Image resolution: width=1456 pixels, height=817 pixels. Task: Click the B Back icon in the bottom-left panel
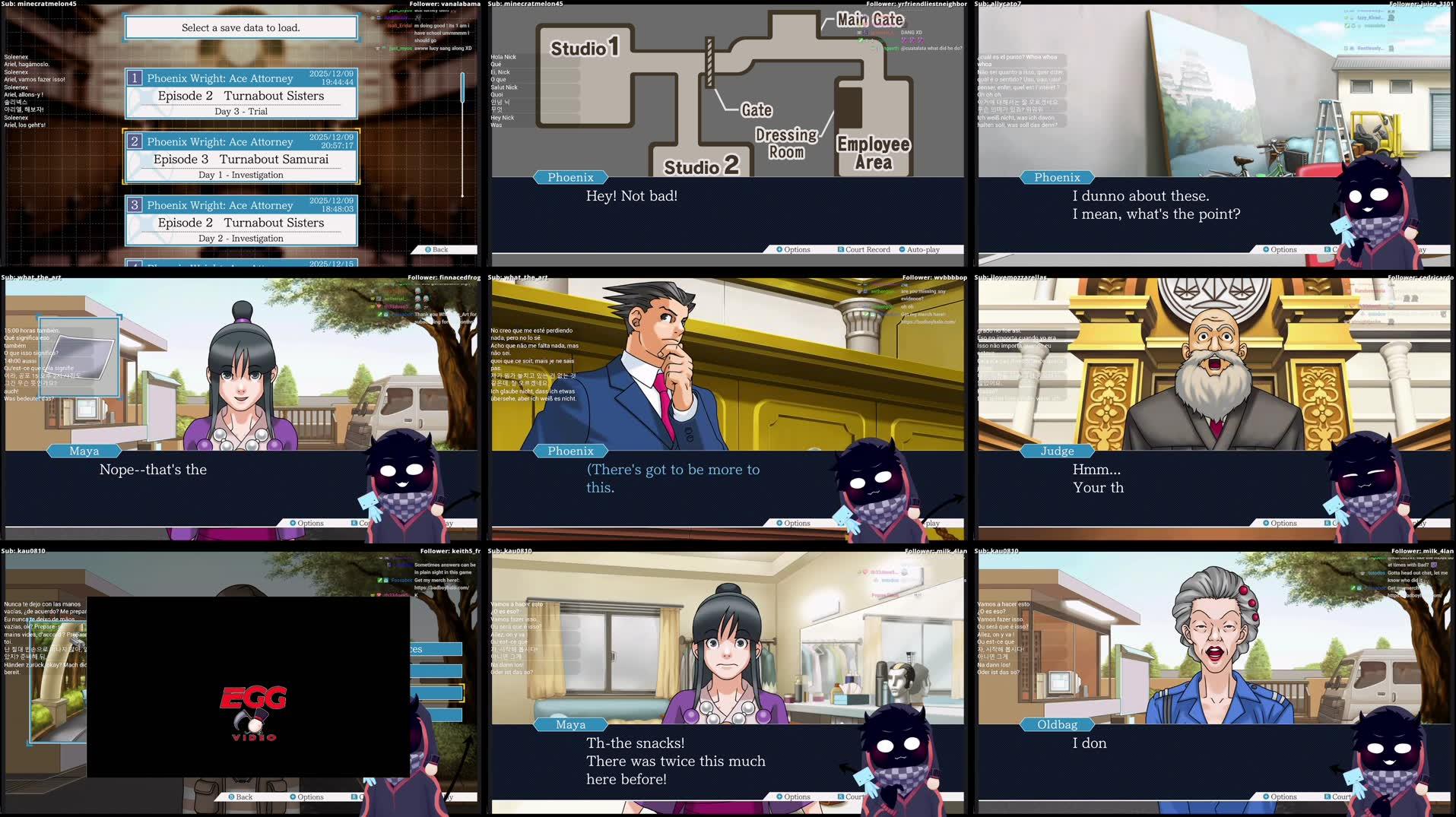pos(242,796)
